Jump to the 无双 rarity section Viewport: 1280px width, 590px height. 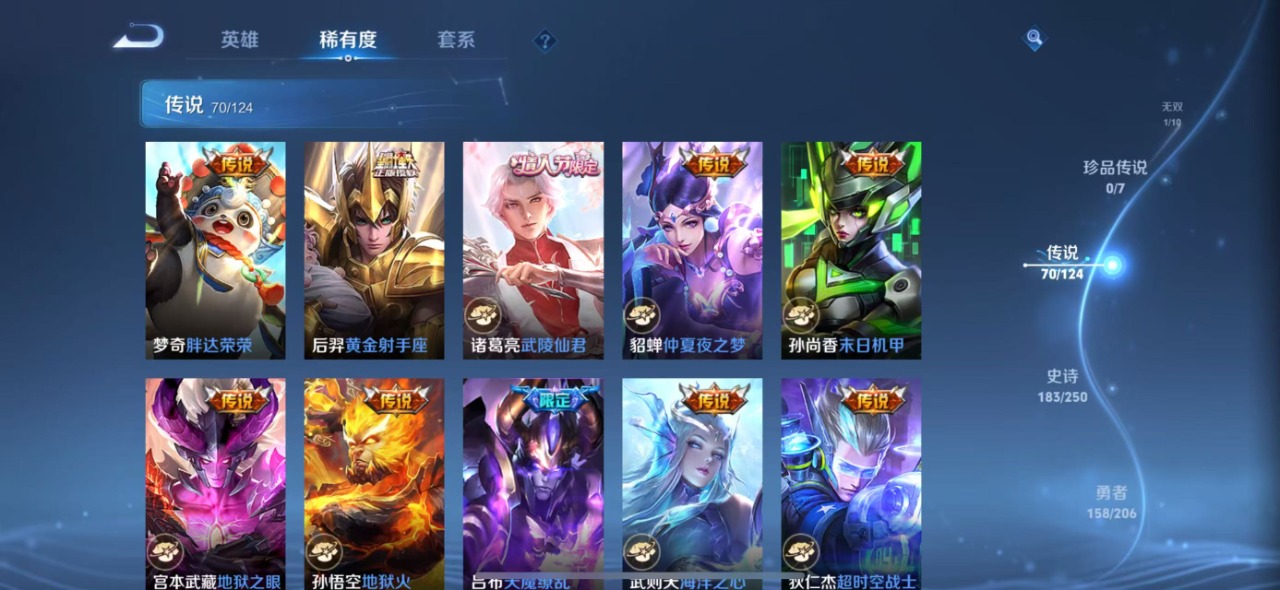coord(1172,114)
